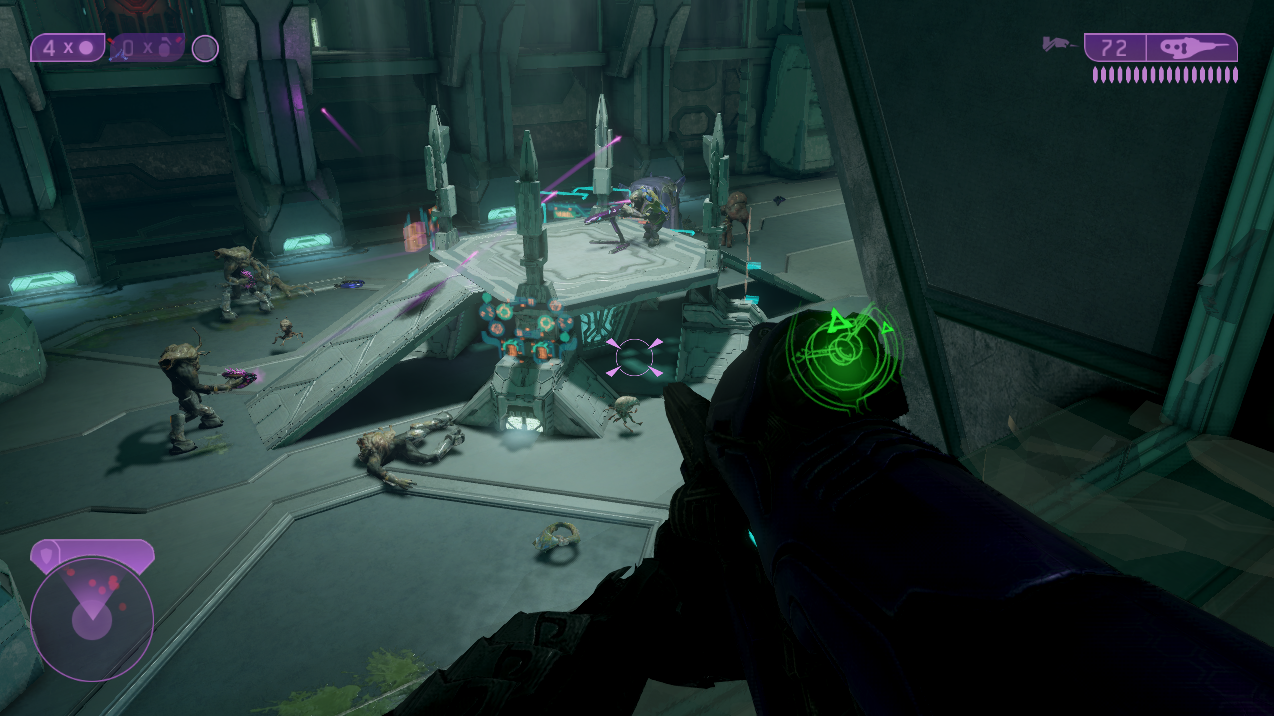Select the plasma grenade counter
Viewport: 1274px width, 716px height.
click(67, 48)
